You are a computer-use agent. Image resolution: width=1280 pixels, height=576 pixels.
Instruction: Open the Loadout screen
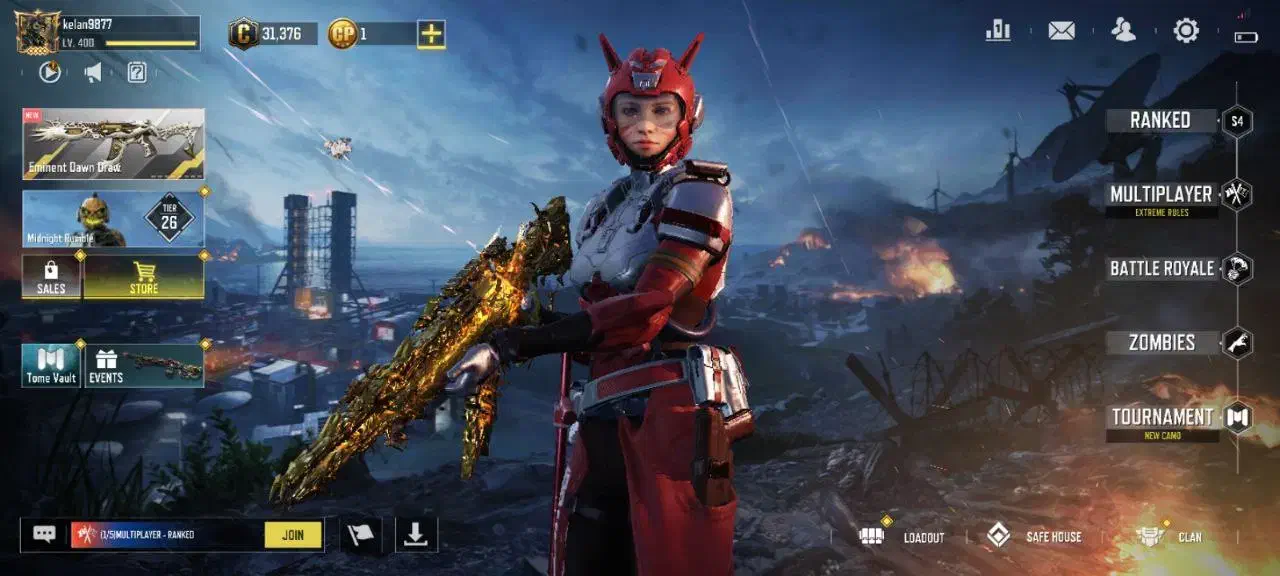(x=902, y=537)
